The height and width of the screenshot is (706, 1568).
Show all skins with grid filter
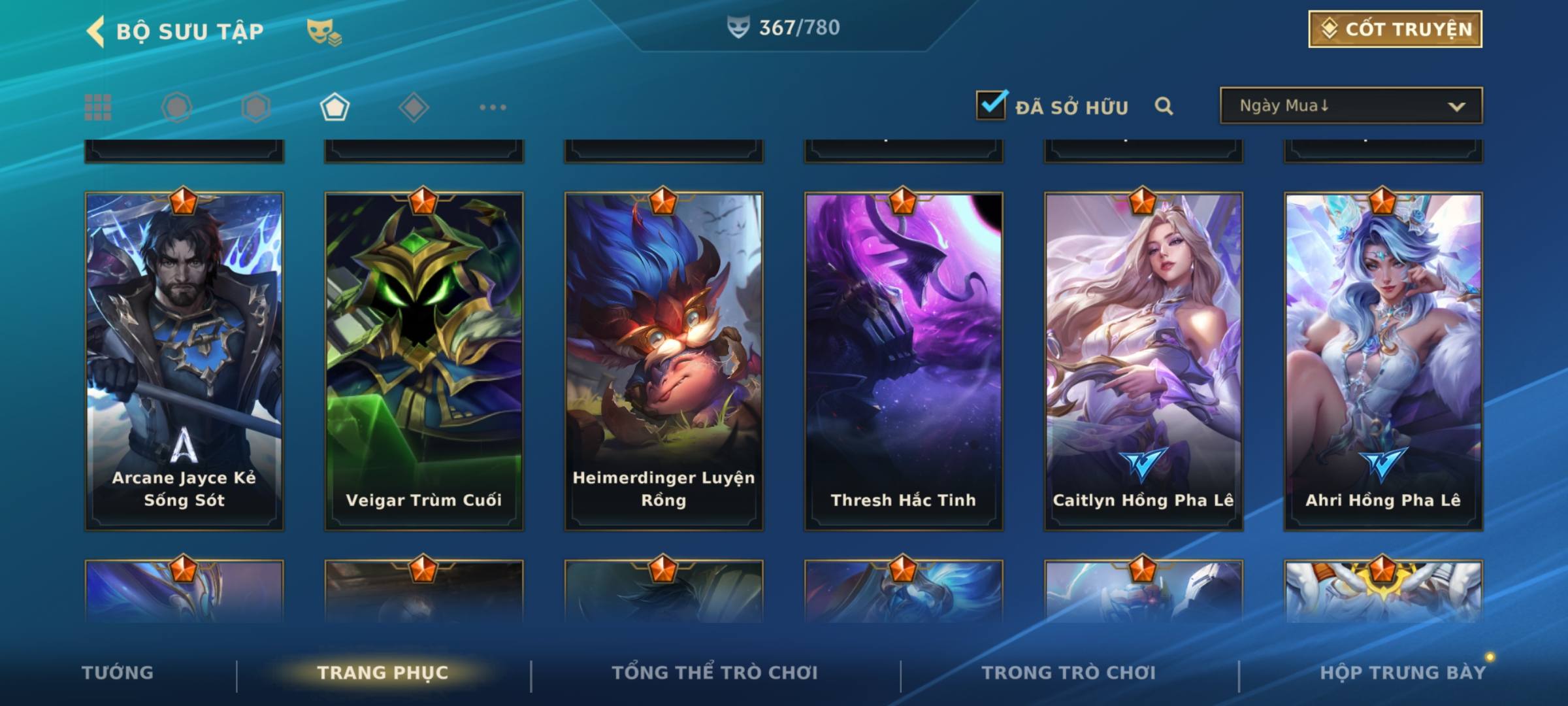98,107
